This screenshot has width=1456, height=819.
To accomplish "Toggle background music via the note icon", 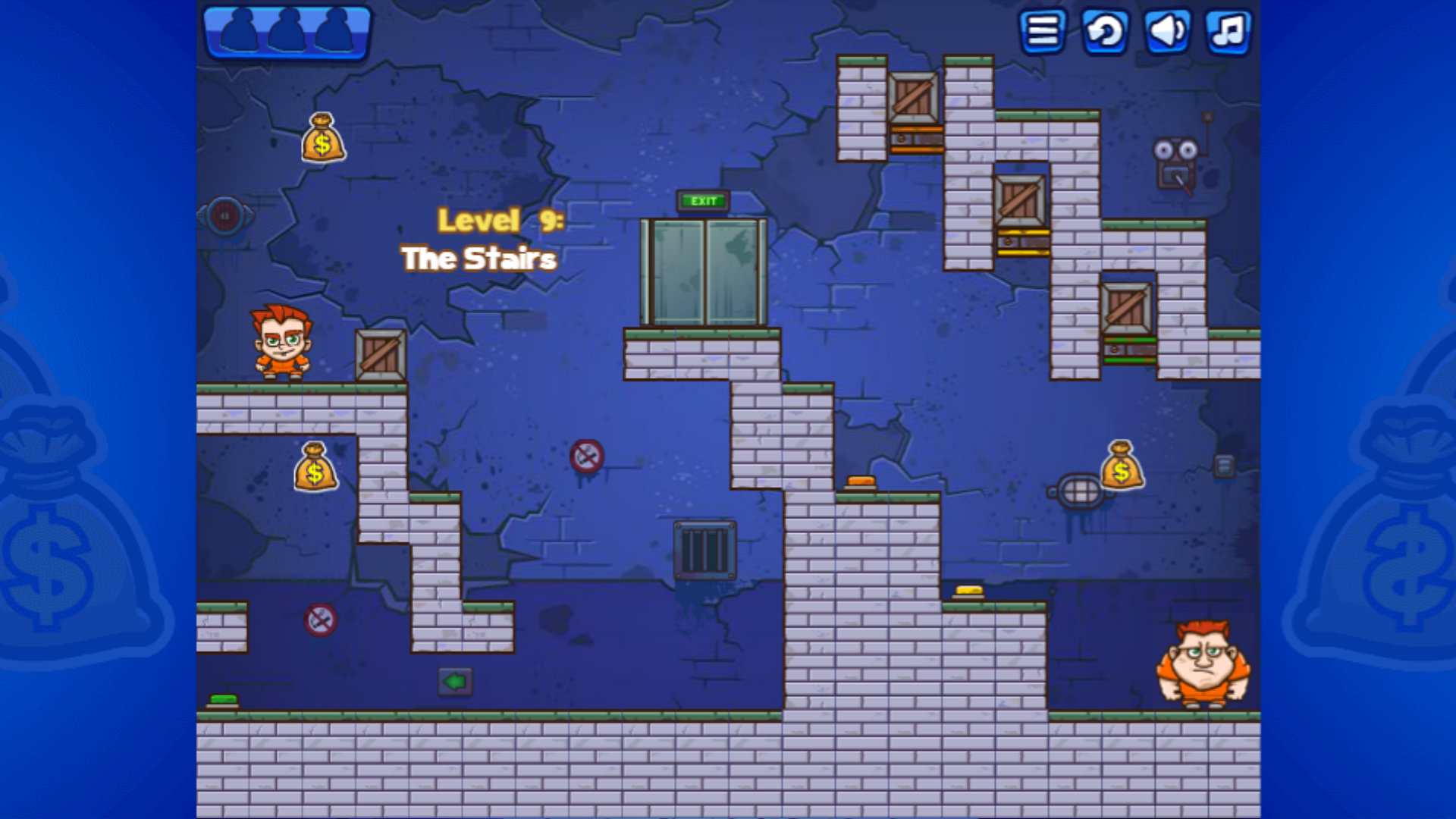I will pyautogui.click(x=1228, y=32).
